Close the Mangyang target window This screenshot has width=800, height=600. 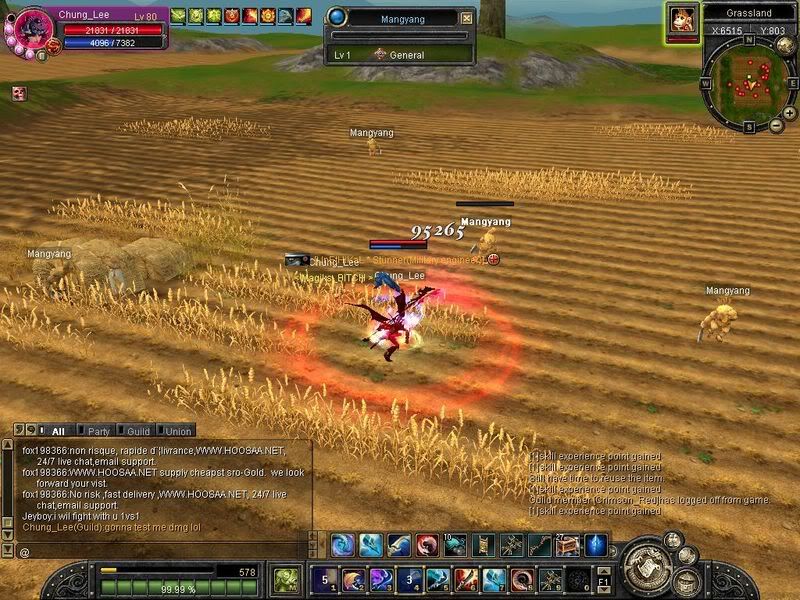pyautogui.click(x=466, y=18)
